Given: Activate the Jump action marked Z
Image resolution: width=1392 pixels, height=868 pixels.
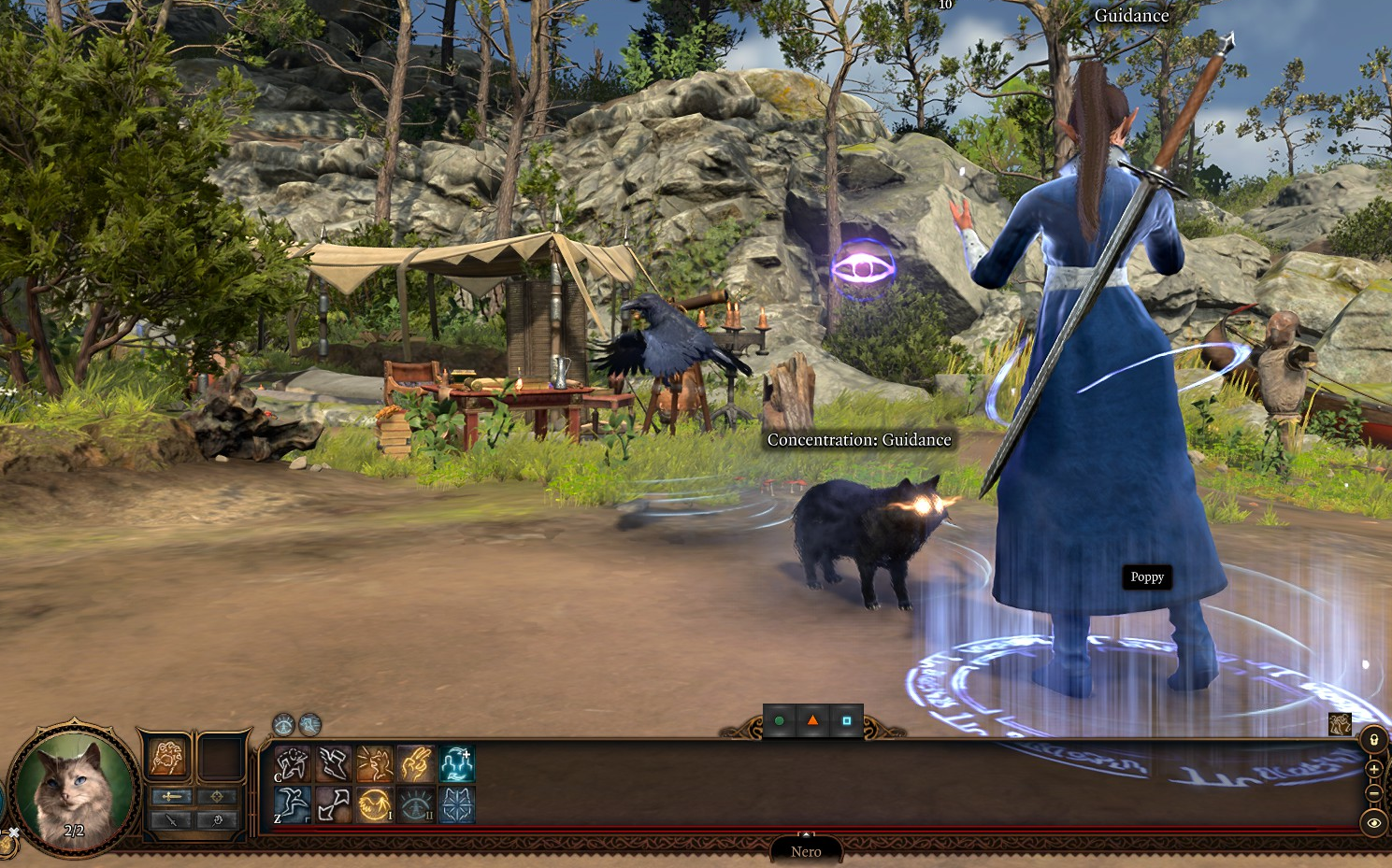Looking at the screenshot, I should click(x=293, y=804).
